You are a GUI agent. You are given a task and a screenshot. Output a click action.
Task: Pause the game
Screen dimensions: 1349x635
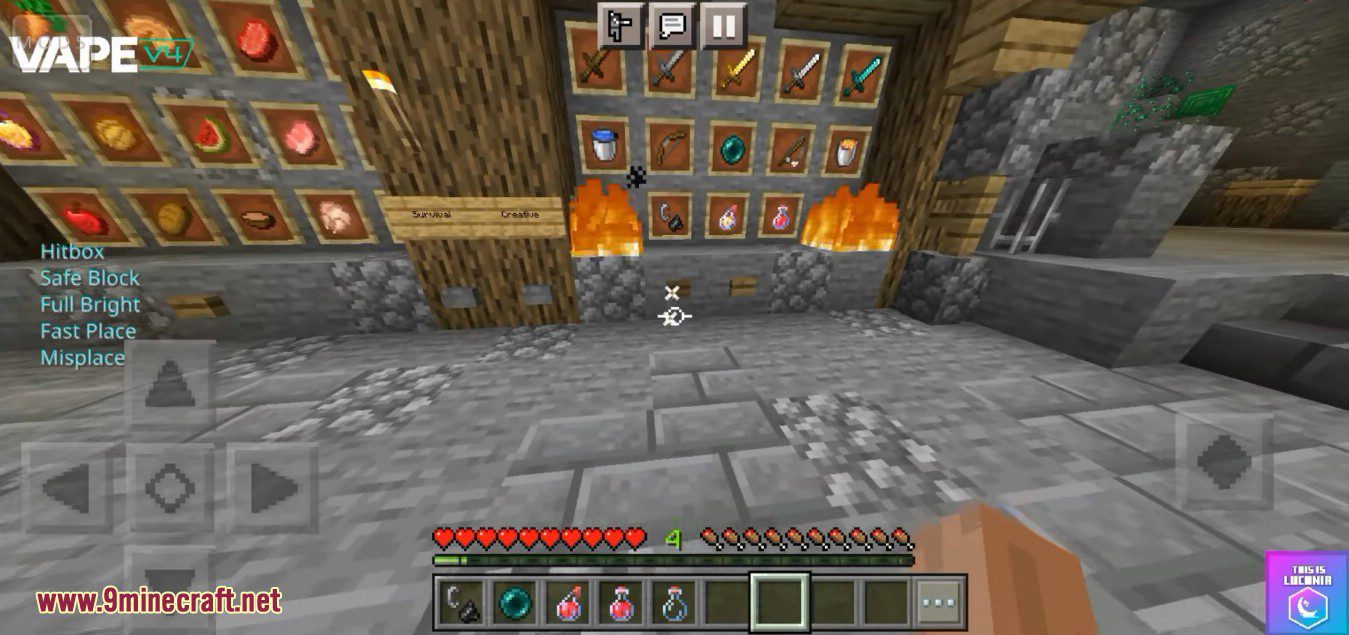tap(723, 25)
